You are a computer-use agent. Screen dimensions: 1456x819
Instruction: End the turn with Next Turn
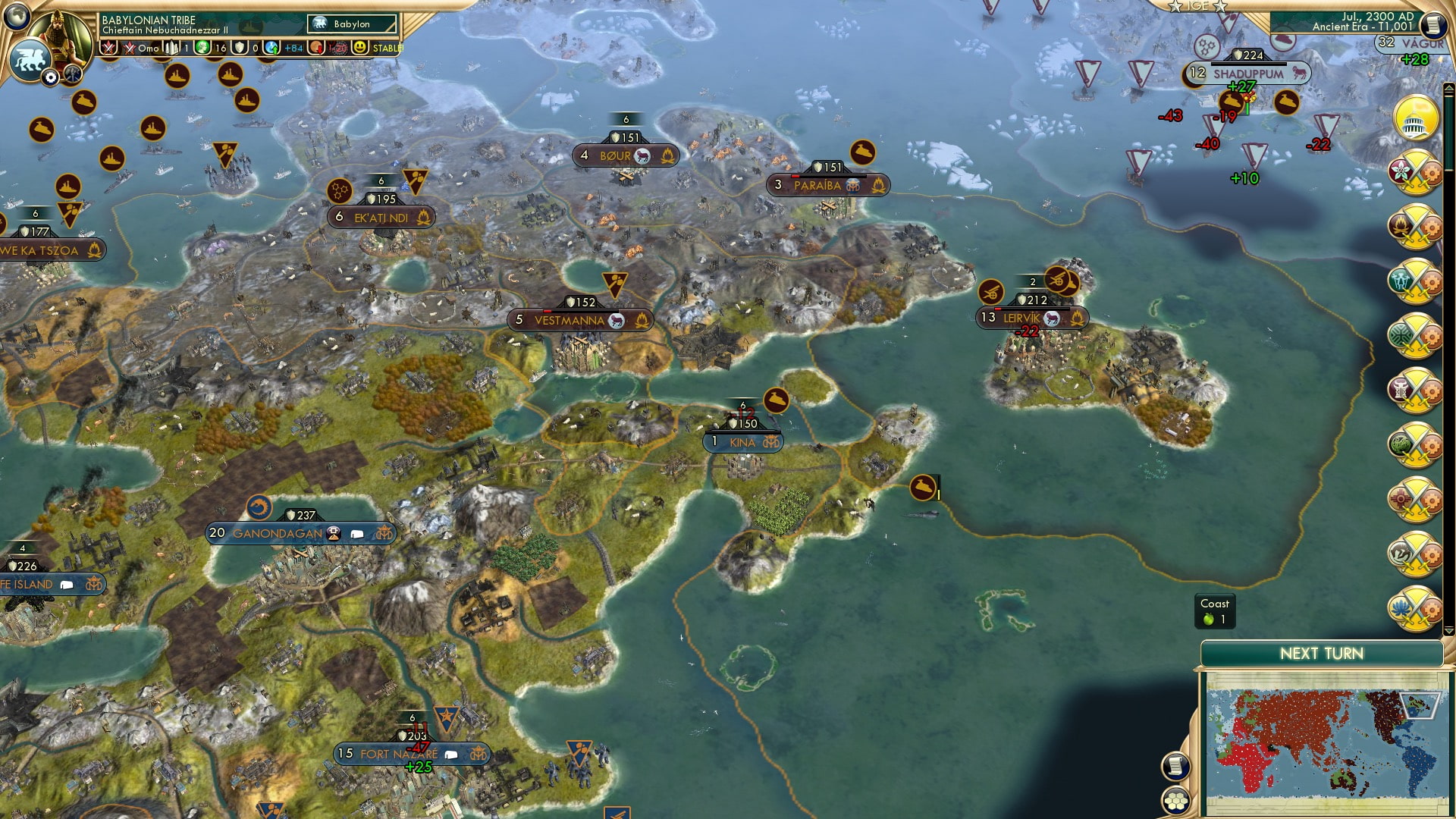click(x=1321, y=654)
